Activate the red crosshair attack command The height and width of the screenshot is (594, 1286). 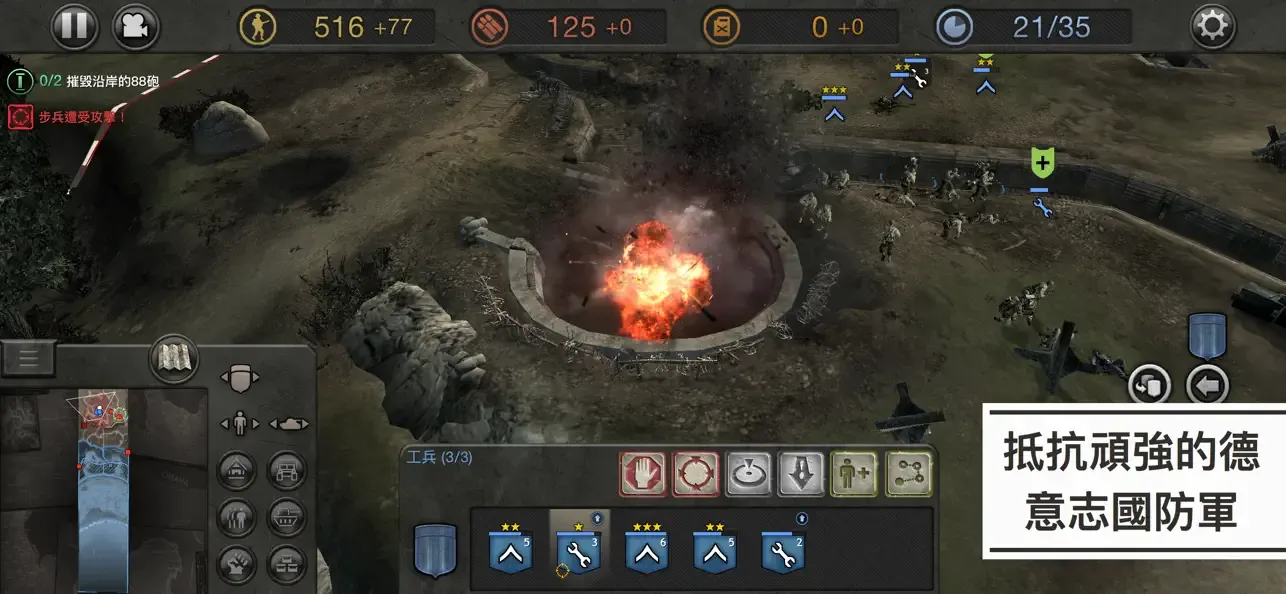click(694, 474)
